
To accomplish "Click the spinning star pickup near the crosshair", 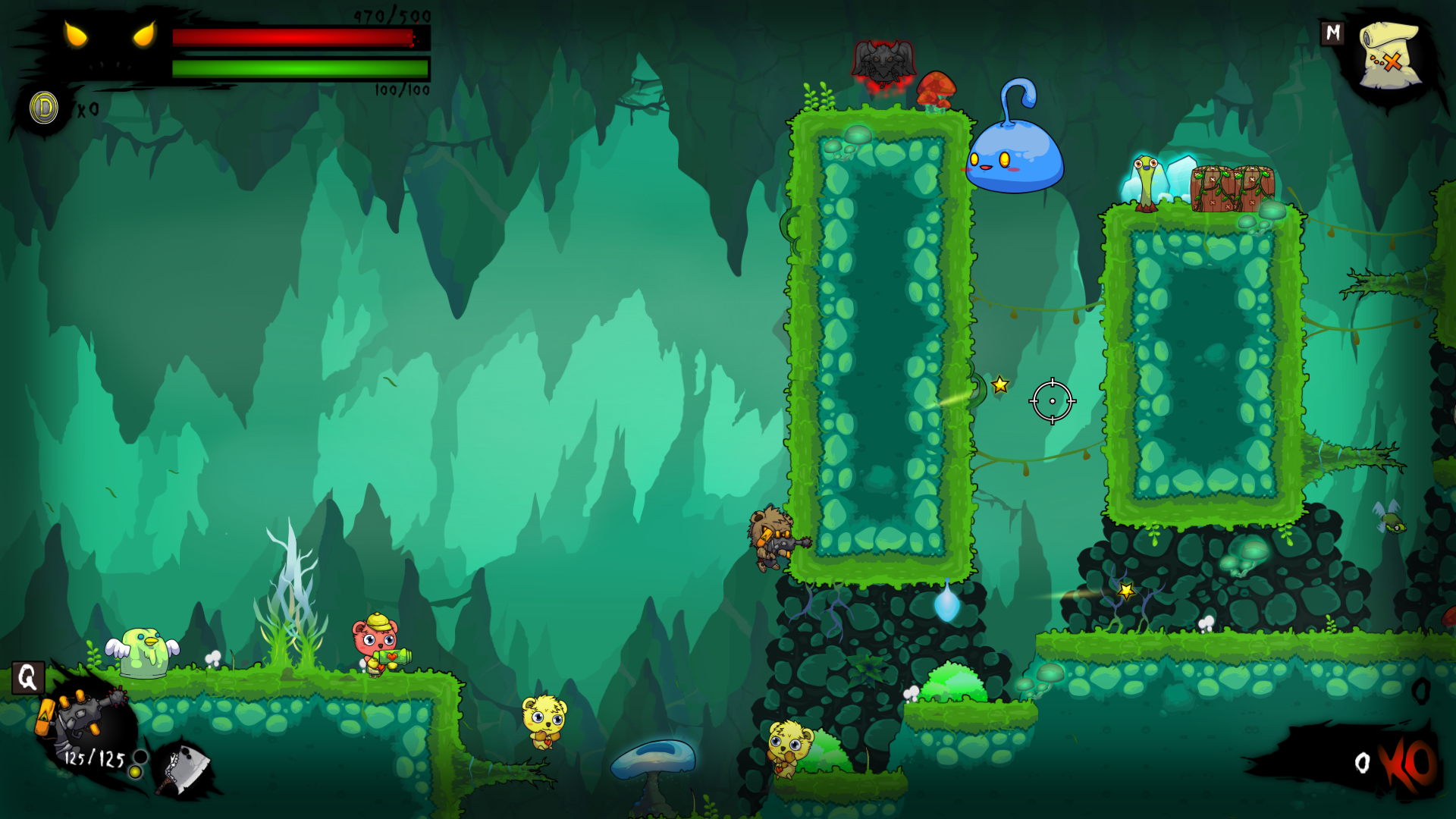I will pos(999,384).
